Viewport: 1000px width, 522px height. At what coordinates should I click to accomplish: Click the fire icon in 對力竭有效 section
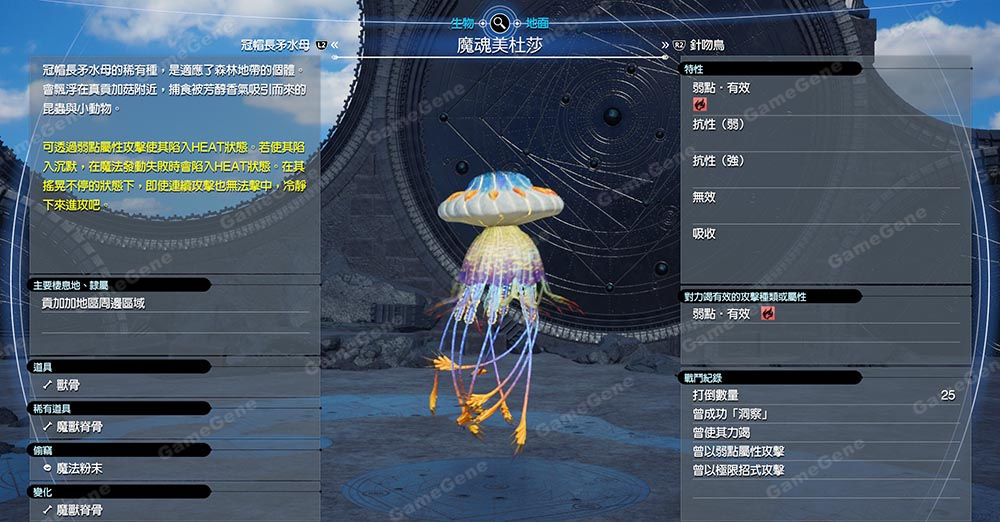tap(768, 314)
